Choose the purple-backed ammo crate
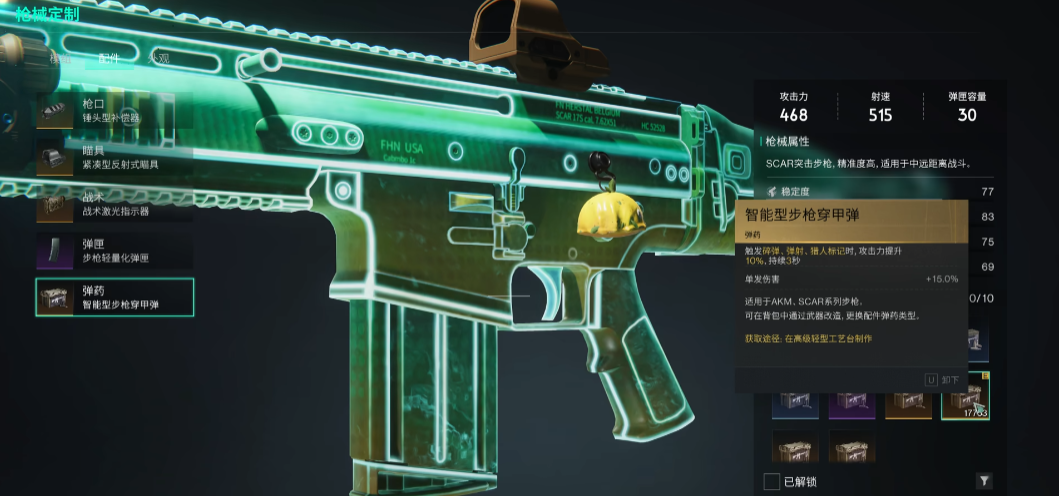This screenshot has height=496, width=1059. 852,400
